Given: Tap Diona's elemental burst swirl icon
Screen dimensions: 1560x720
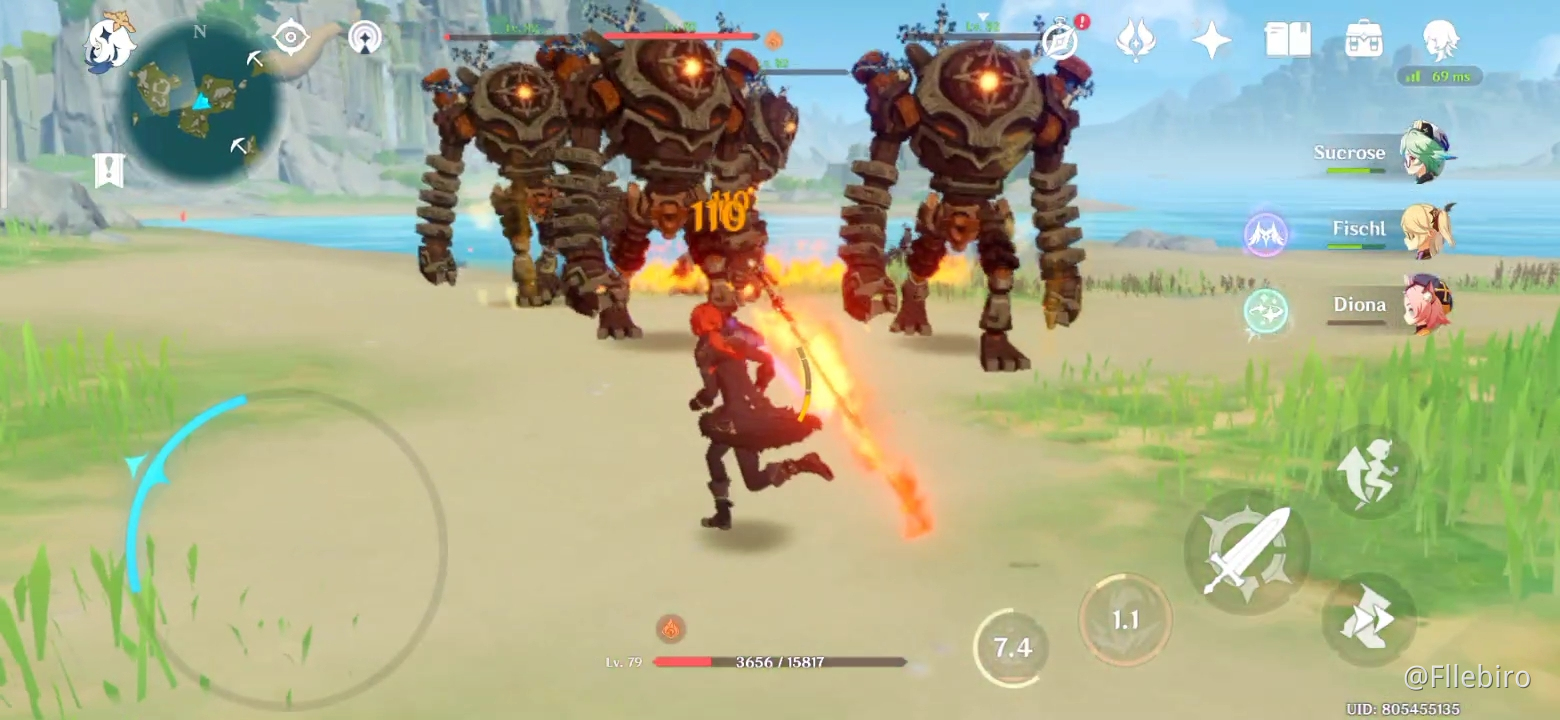Looking at the screenshot, I should (1265, 310).
